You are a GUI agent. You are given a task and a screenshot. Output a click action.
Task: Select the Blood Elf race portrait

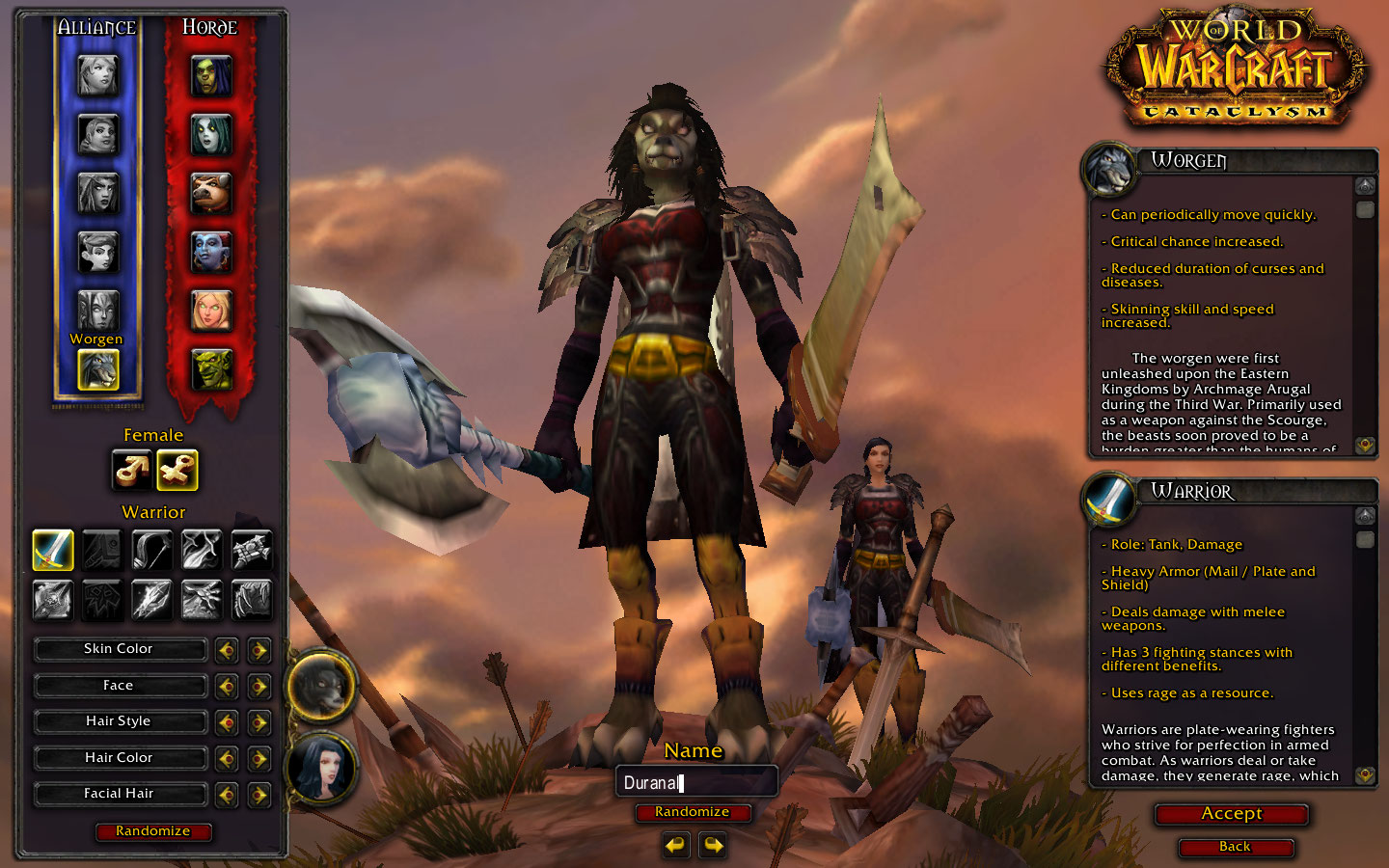click(211, 311)
